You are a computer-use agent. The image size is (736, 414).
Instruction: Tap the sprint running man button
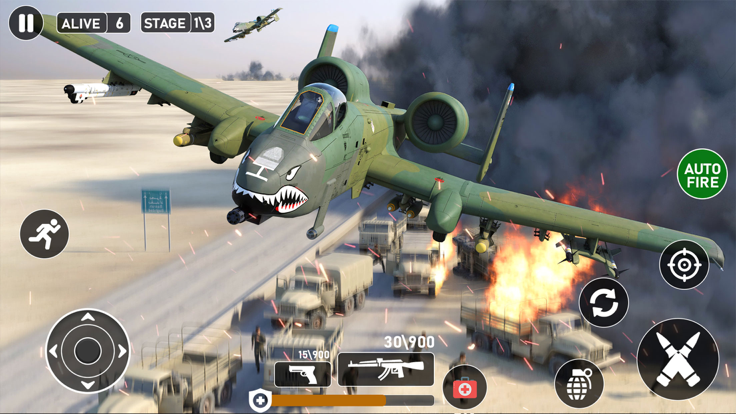44,234
